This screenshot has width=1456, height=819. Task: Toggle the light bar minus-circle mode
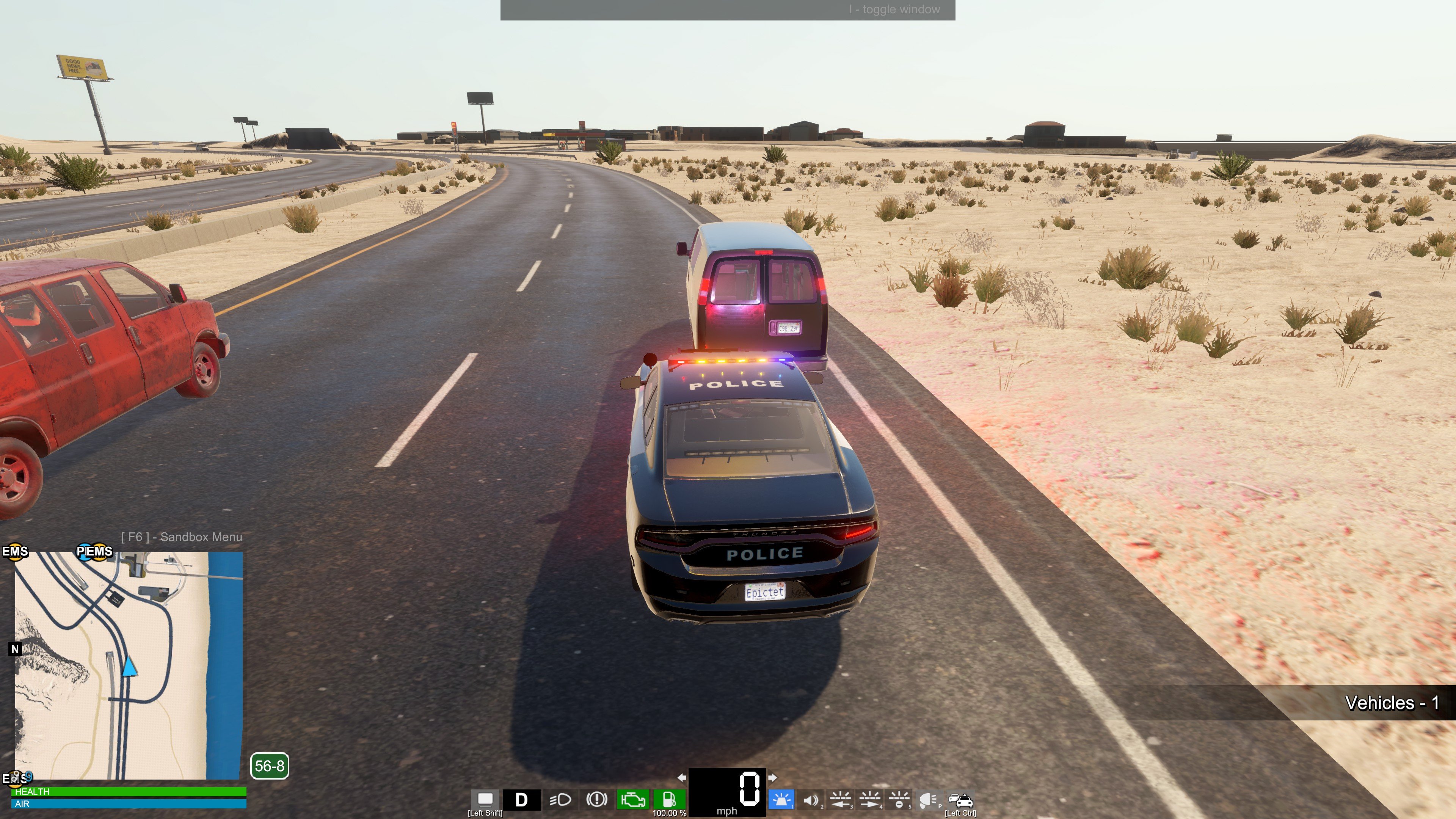[899, 800]
